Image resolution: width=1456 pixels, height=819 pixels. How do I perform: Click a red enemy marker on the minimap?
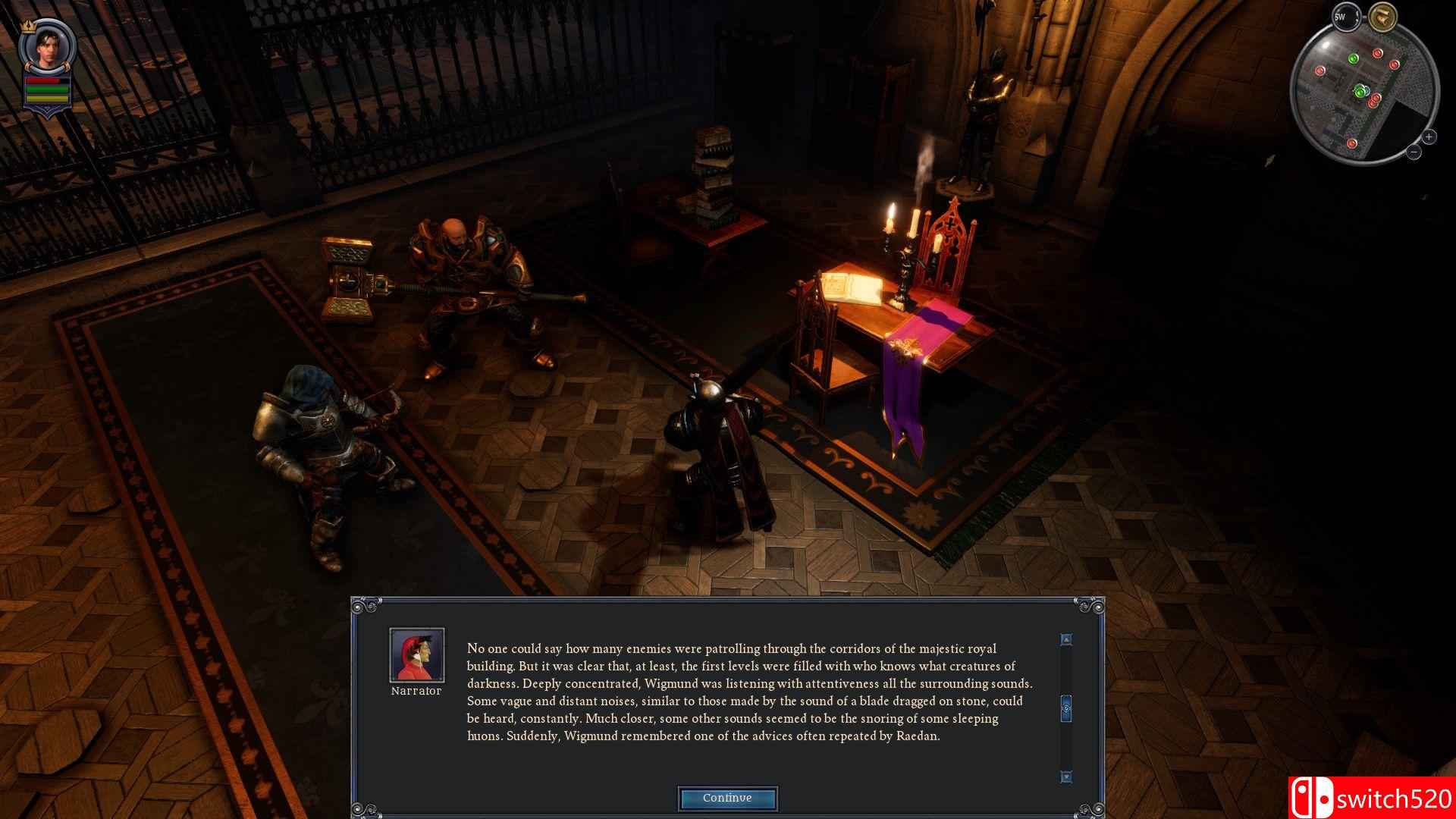click(1377, 53)
